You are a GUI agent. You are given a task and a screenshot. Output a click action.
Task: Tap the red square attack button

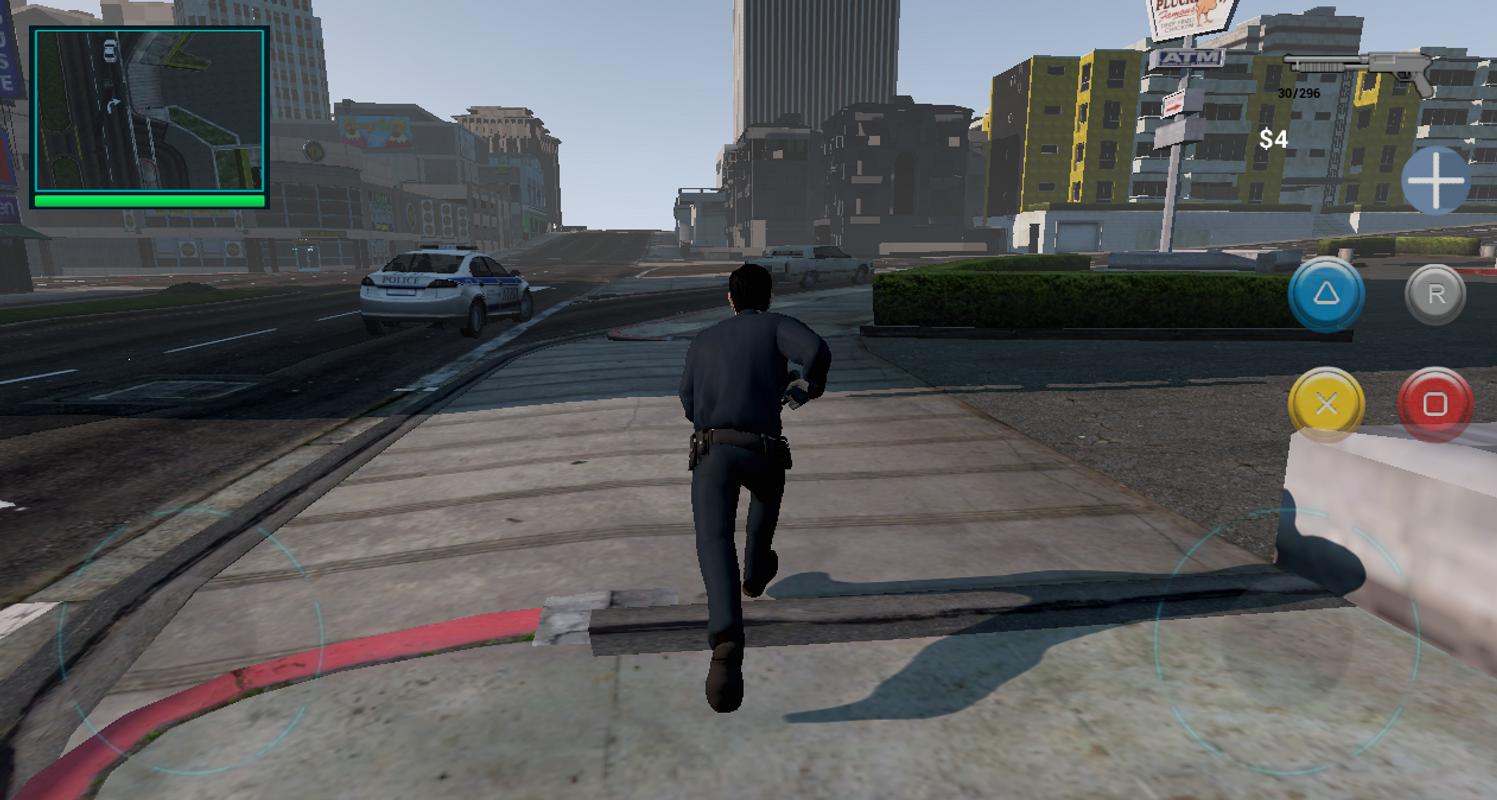tap(1432, 404)
